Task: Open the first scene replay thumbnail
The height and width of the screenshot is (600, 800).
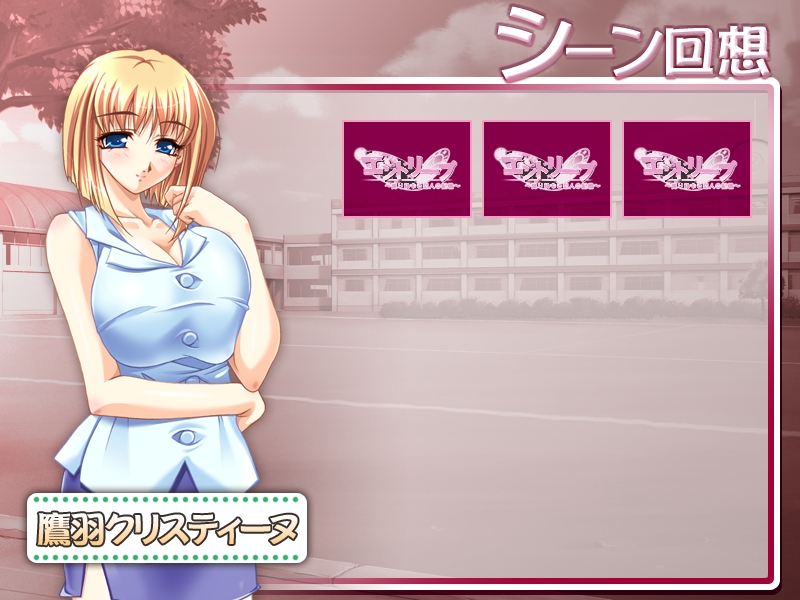Action: (x=407, y=168)
